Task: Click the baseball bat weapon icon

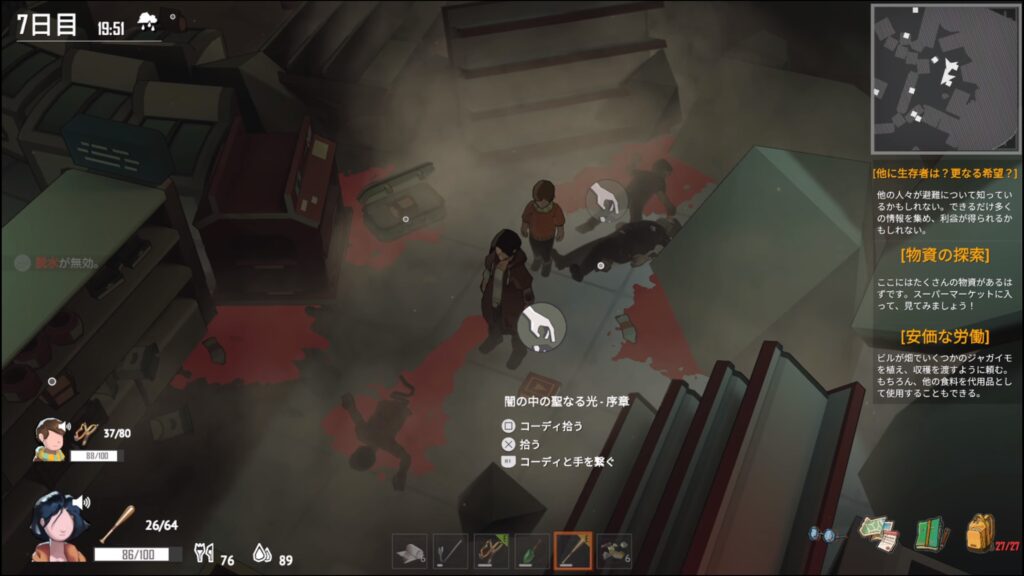Action: coord(115,523)
